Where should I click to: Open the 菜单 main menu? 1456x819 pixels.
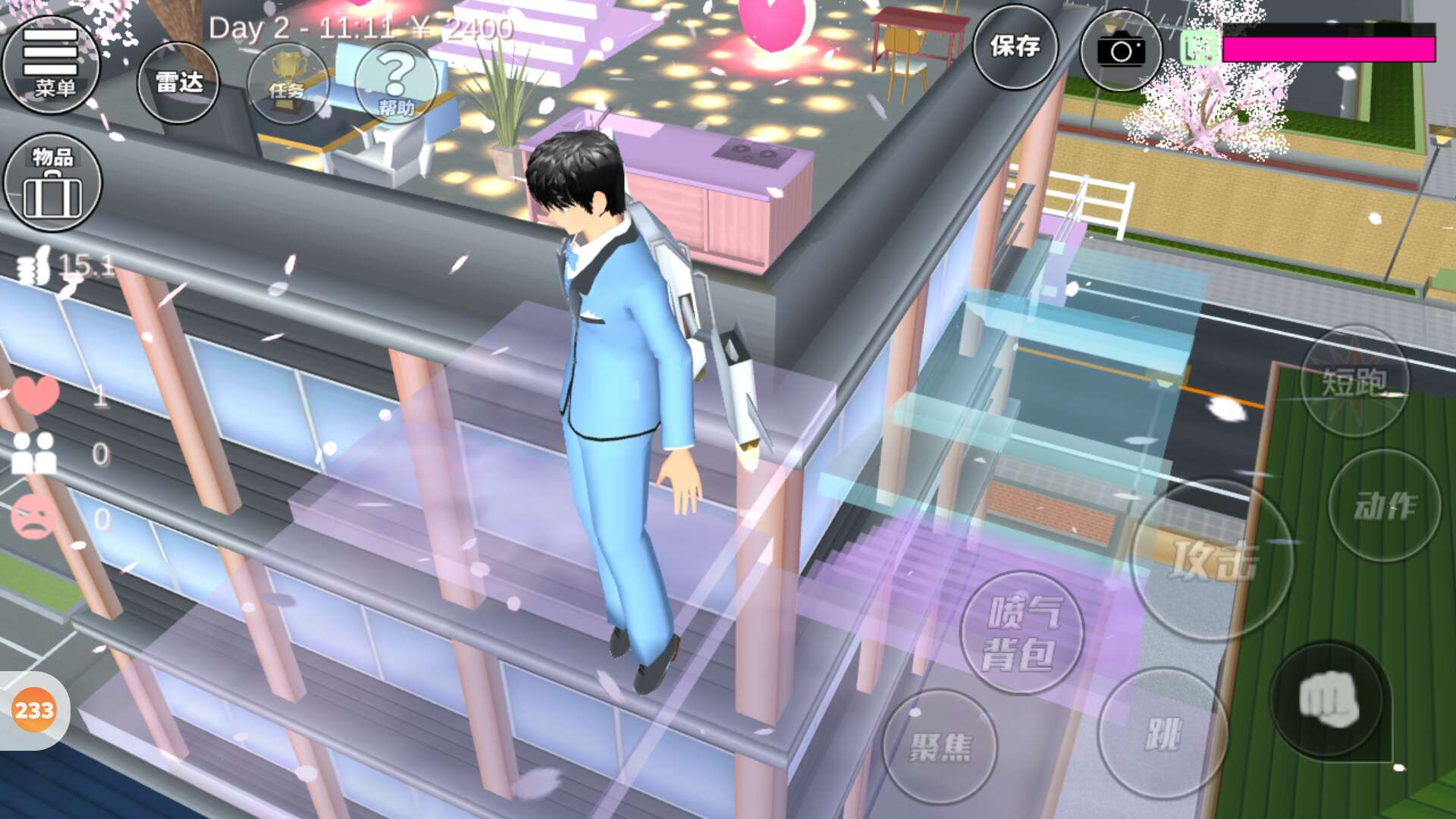52,64
